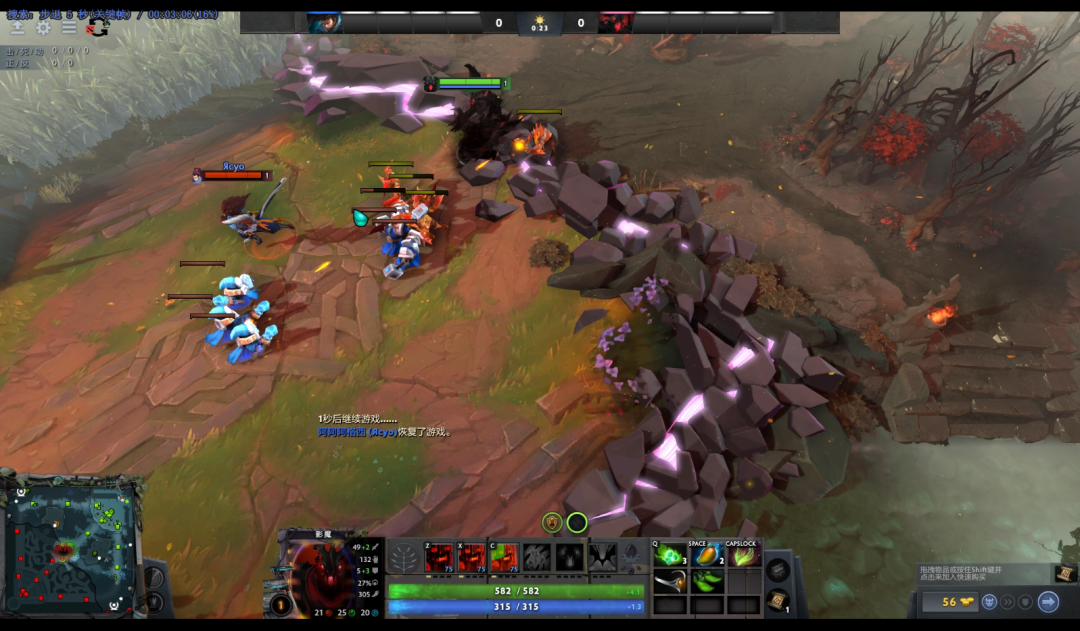Cast the Shadowraze ability on C

tap(505, 558)
